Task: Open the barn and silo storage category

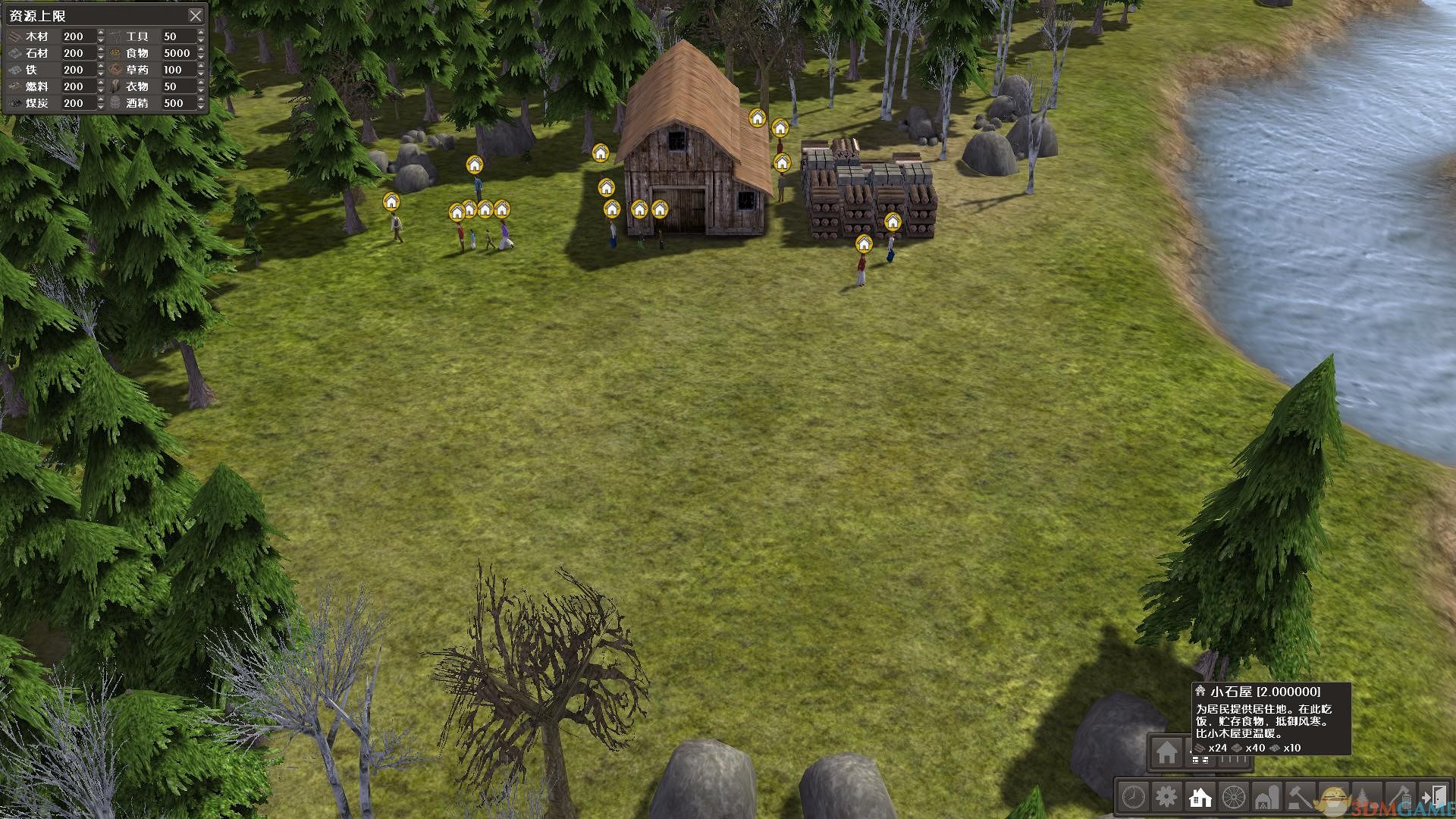Action: pos(1267,797)
